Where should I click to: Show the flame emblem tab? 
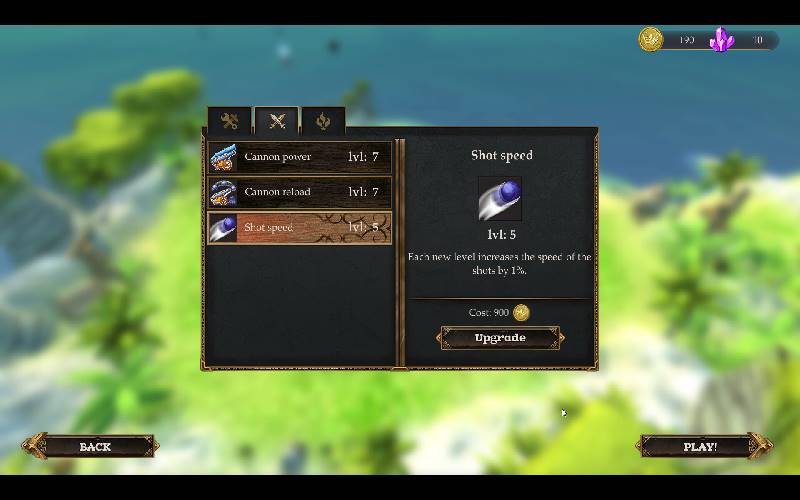point(323,121)
